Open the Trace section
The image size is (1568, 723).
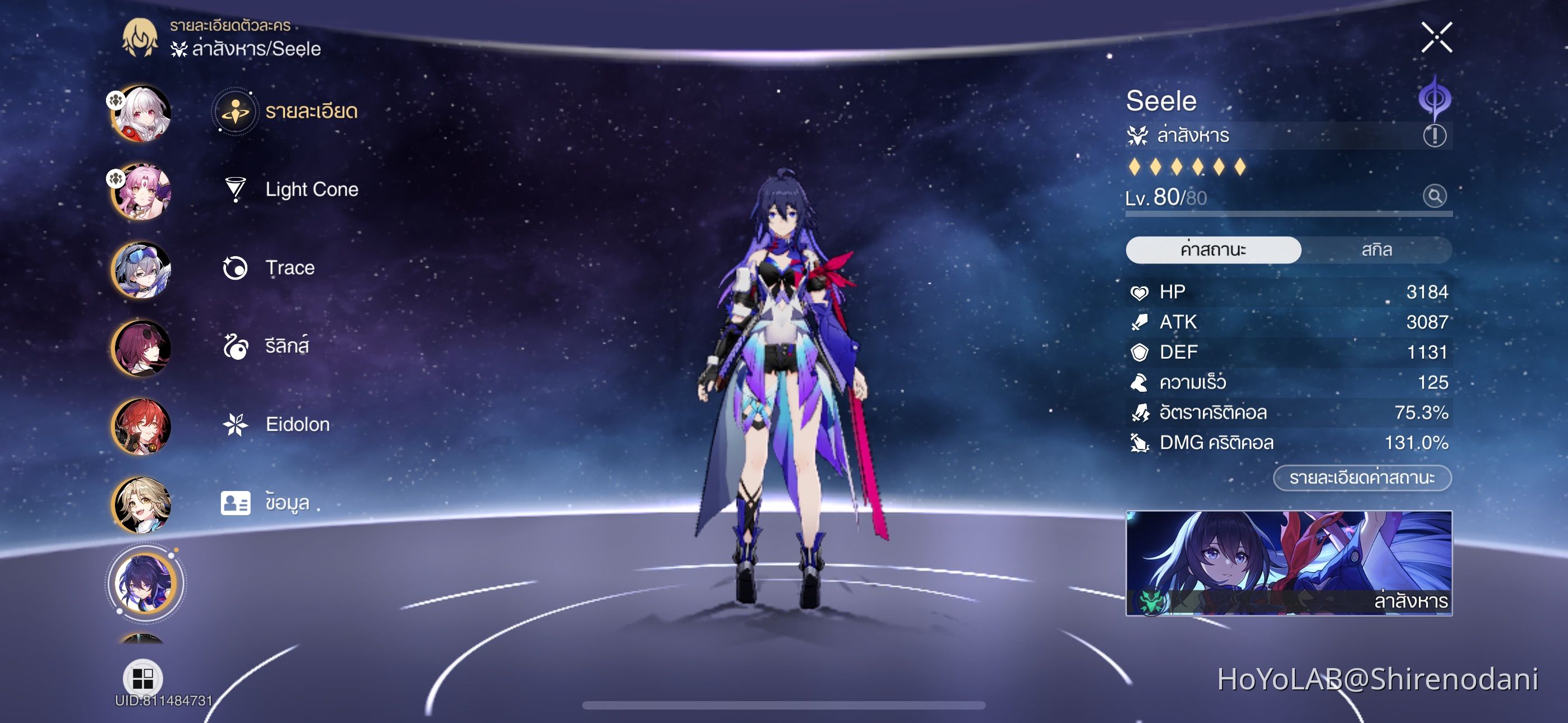(290, 267)
